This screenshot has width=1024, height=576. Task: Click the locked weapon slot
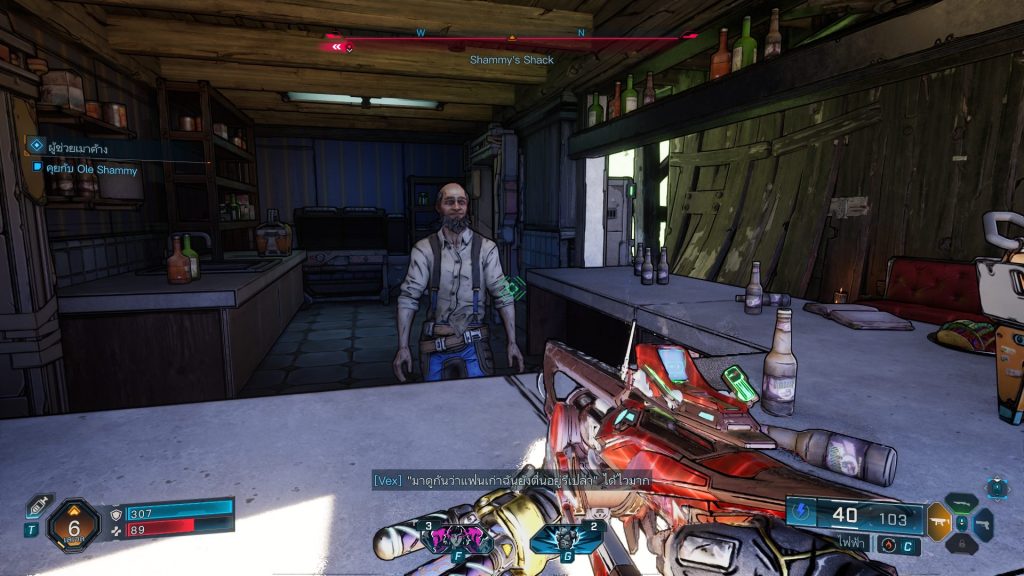pyautogui.click(x=962, y=543)
